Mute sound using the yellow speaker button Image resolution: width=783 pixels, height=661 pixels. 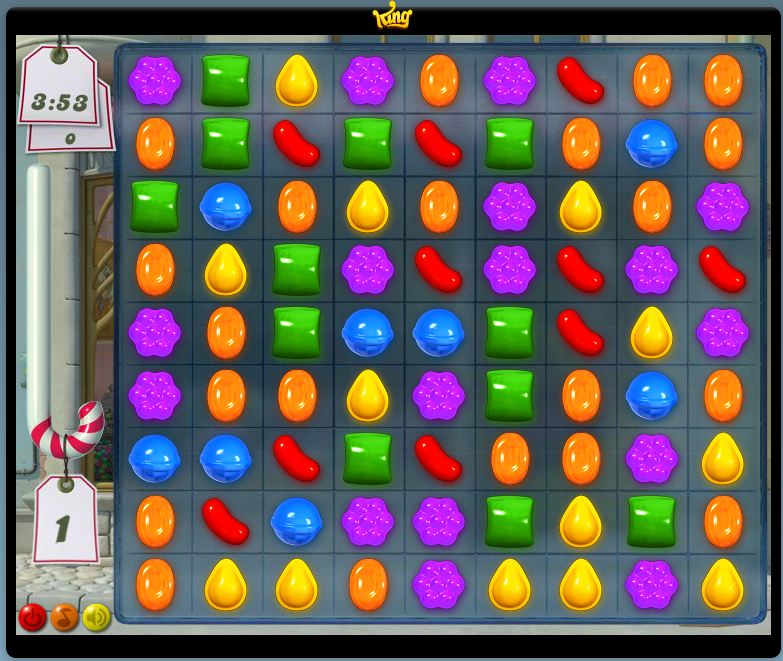(x=96, y=618)
